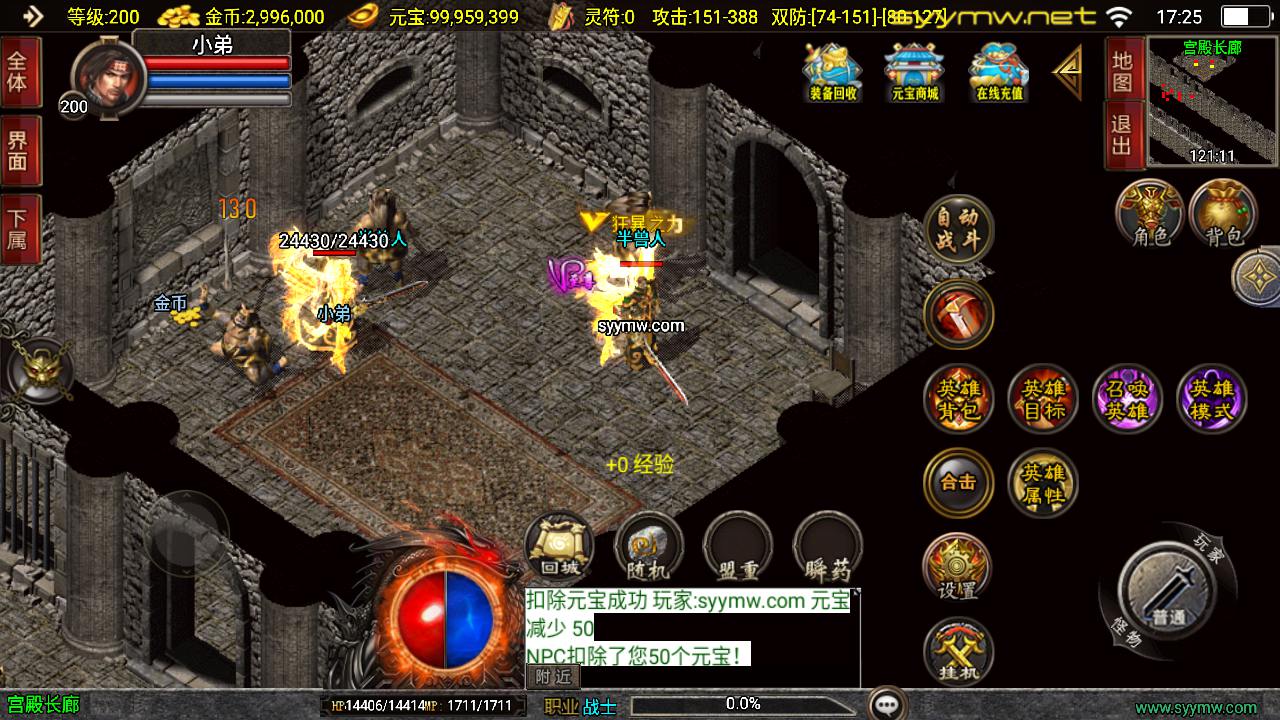Open the 宫殿长廊 minimap
The height and width of the screenshot is (720, 1280).
tap(1211, 102)
